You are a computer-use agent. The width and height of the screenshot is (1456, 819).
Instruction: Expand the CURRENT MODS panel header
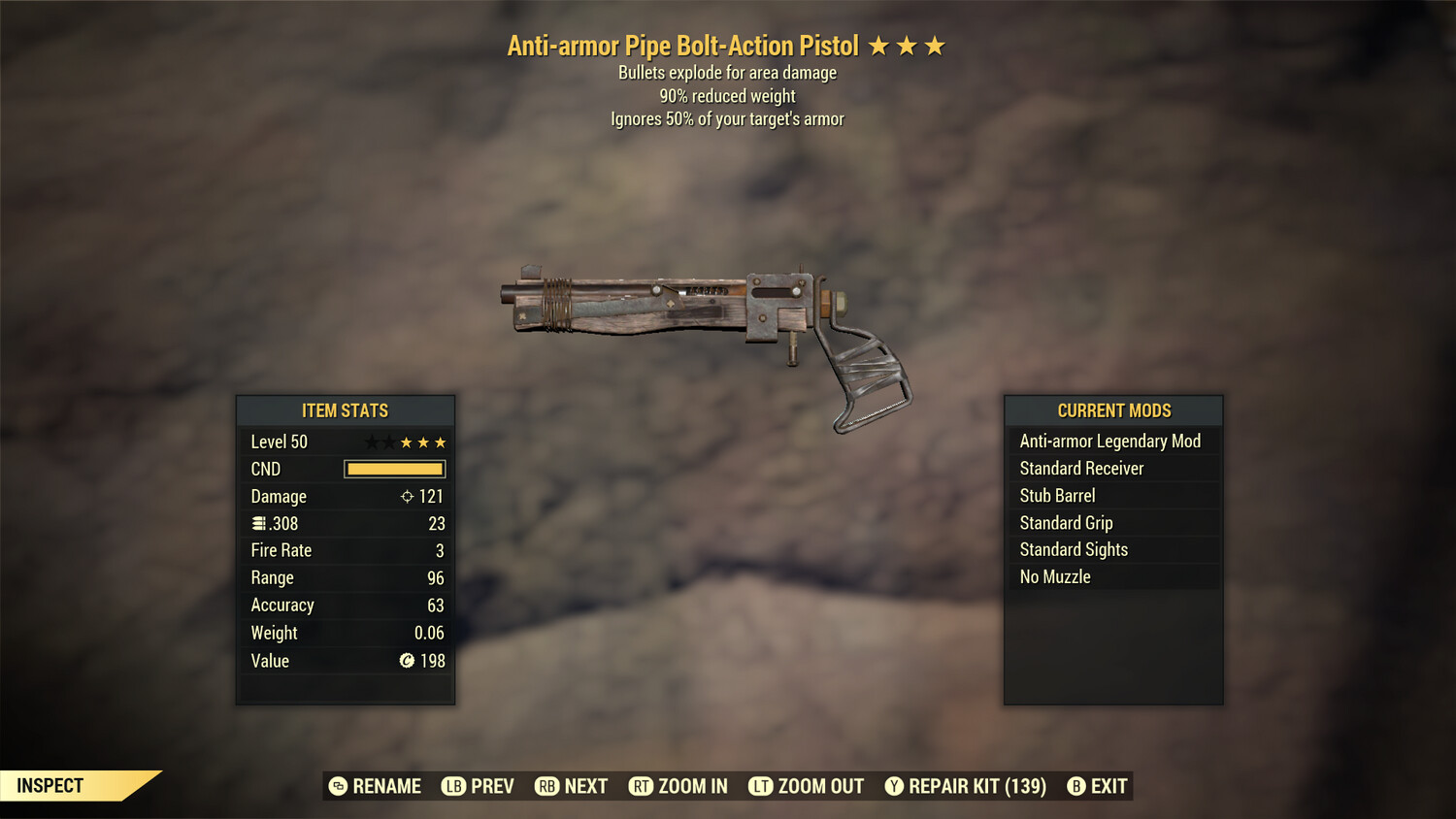tap(1112, 410)
